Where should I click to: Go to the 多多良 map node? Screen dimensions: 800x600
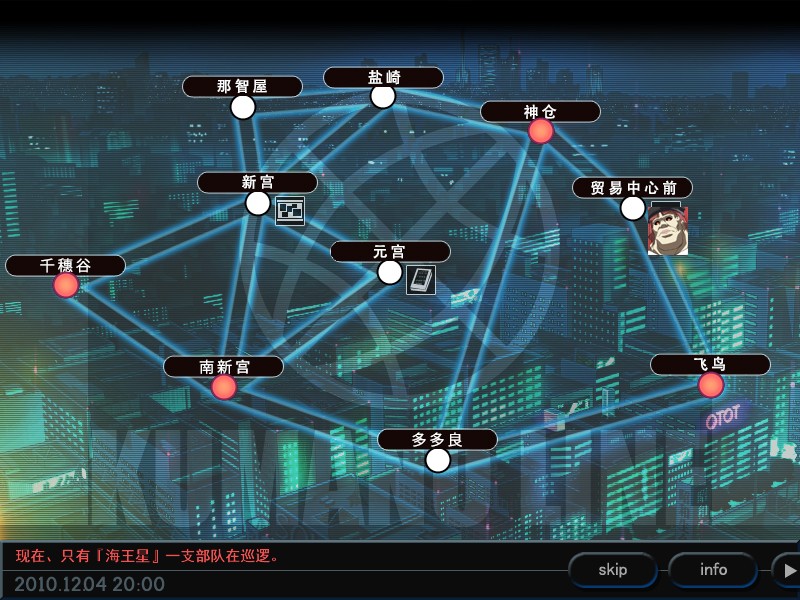tap(438, 460)
